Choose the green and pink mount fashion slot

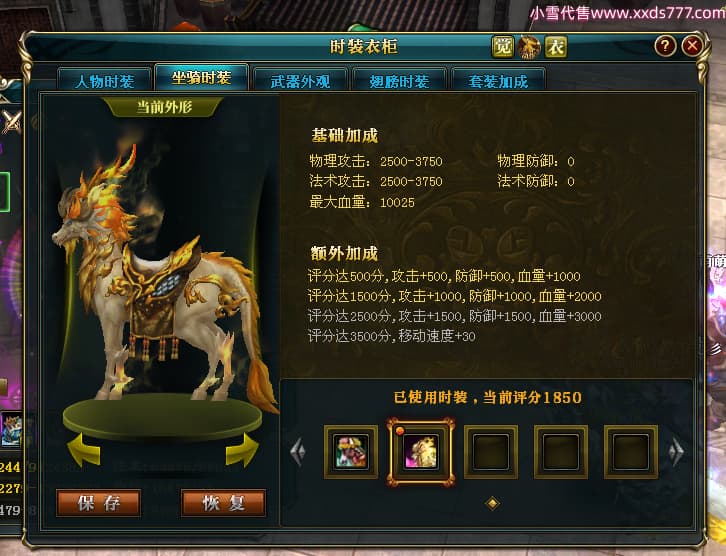[x=351, y=452]
